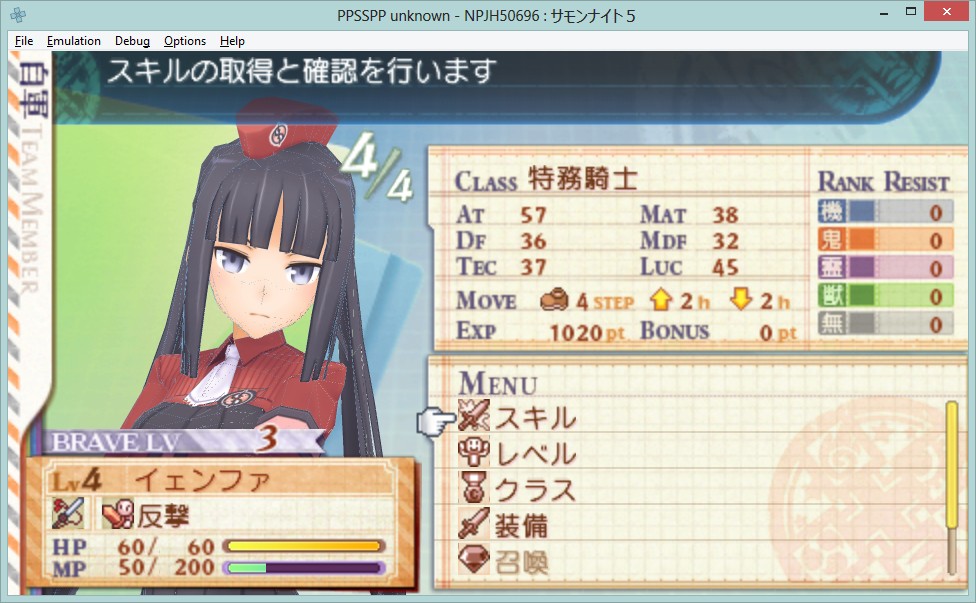Open the File menu in PPSSPP
Screen dimensions: 976x603
tap(24, 41)
